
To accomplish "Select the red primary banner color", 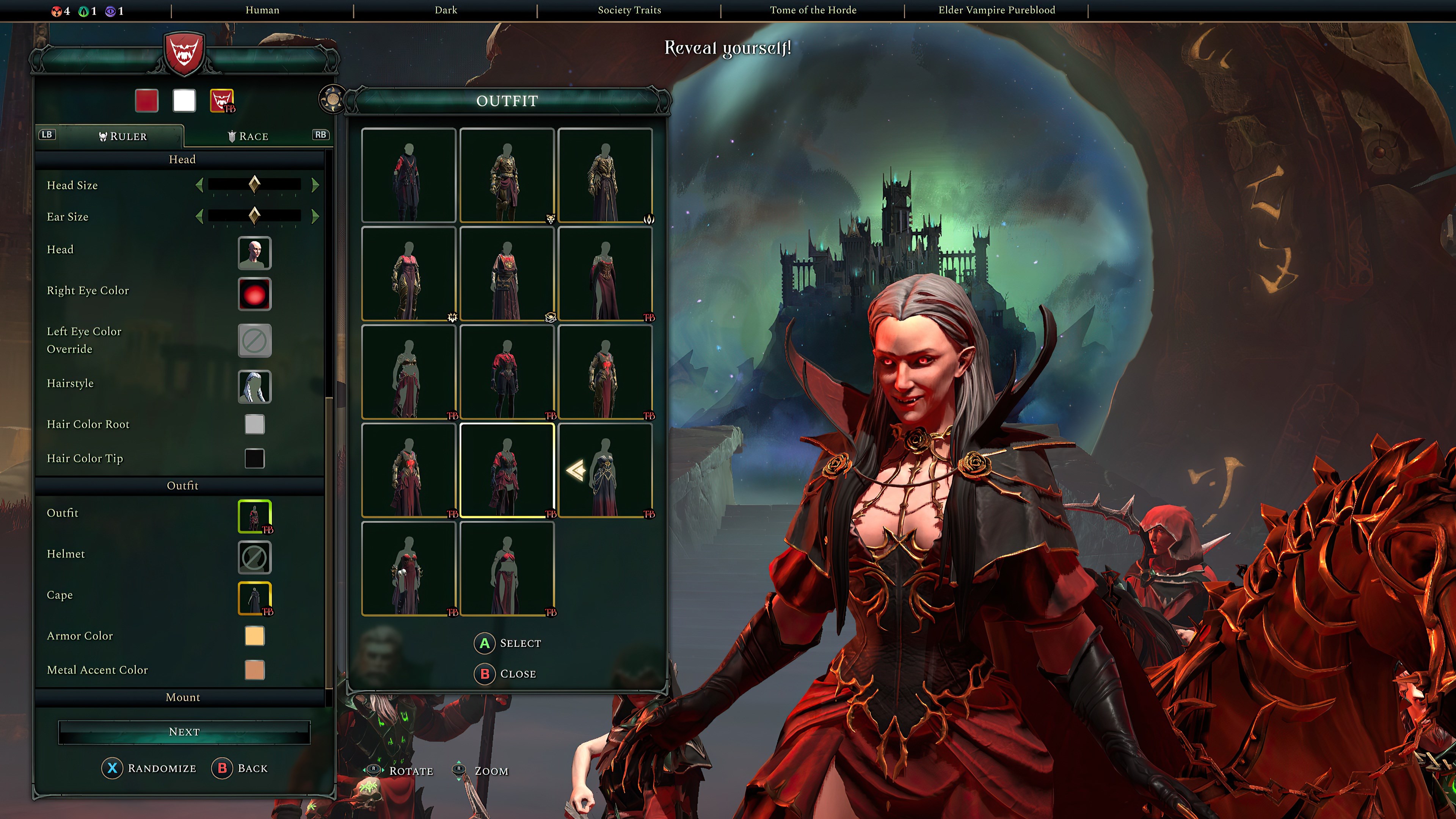I will coord(146,100).
